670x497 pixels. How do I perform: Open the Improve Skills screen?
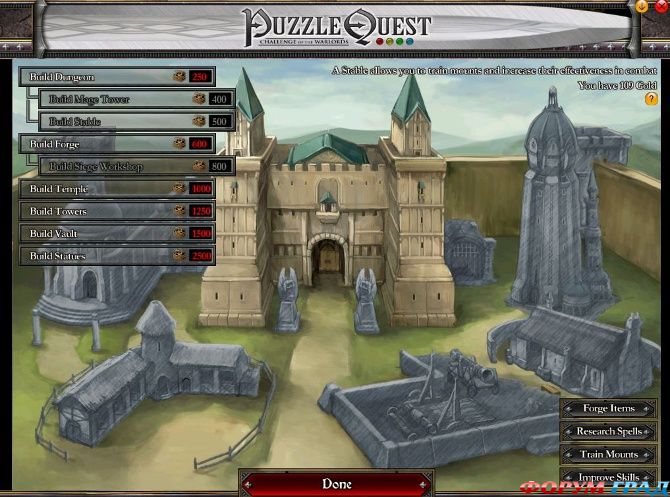(x=610, y=478)
